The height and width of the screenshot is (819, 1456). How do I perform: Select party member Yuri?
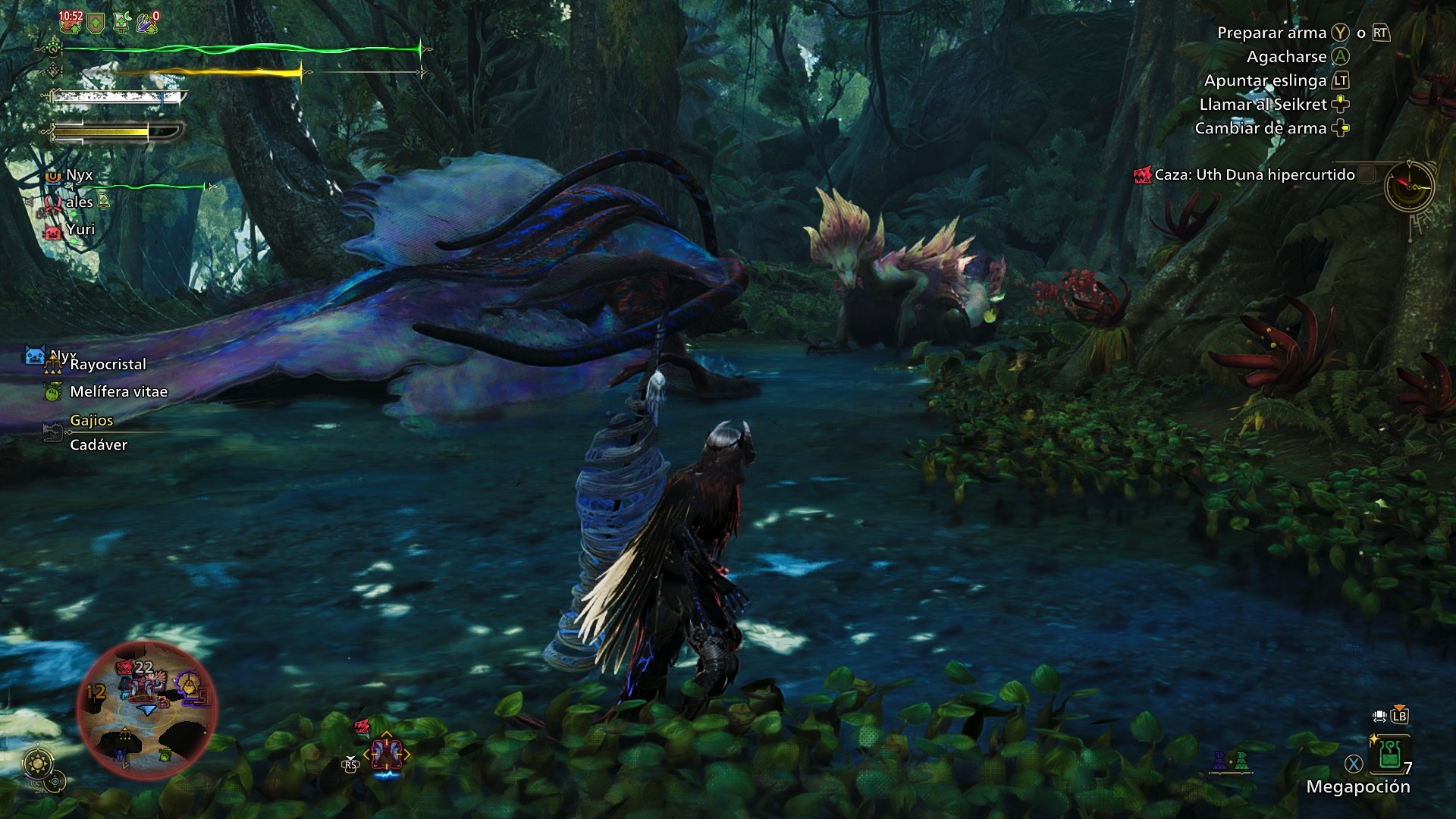pos(80,230)
